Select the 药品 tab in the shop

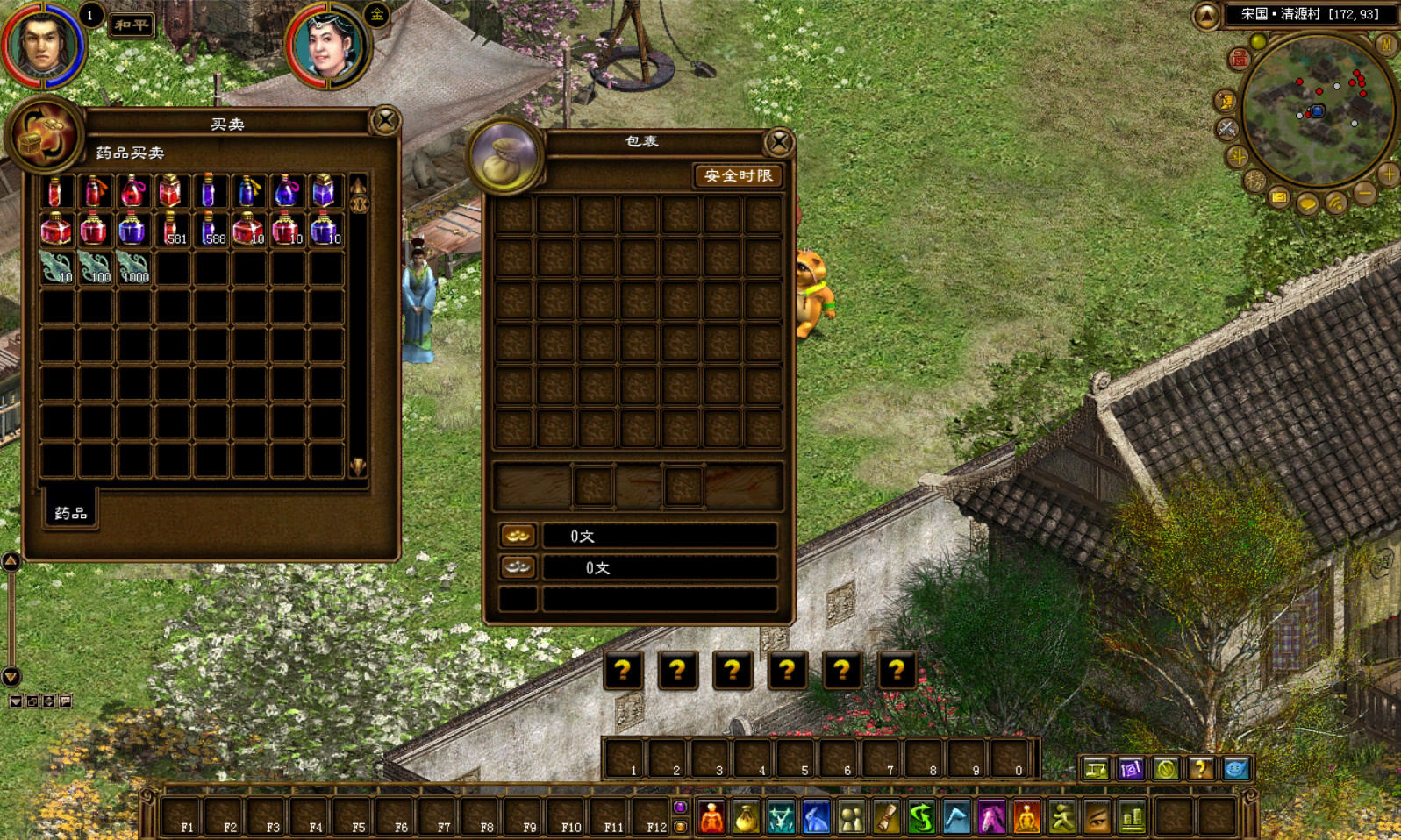[x=71, y=512]
